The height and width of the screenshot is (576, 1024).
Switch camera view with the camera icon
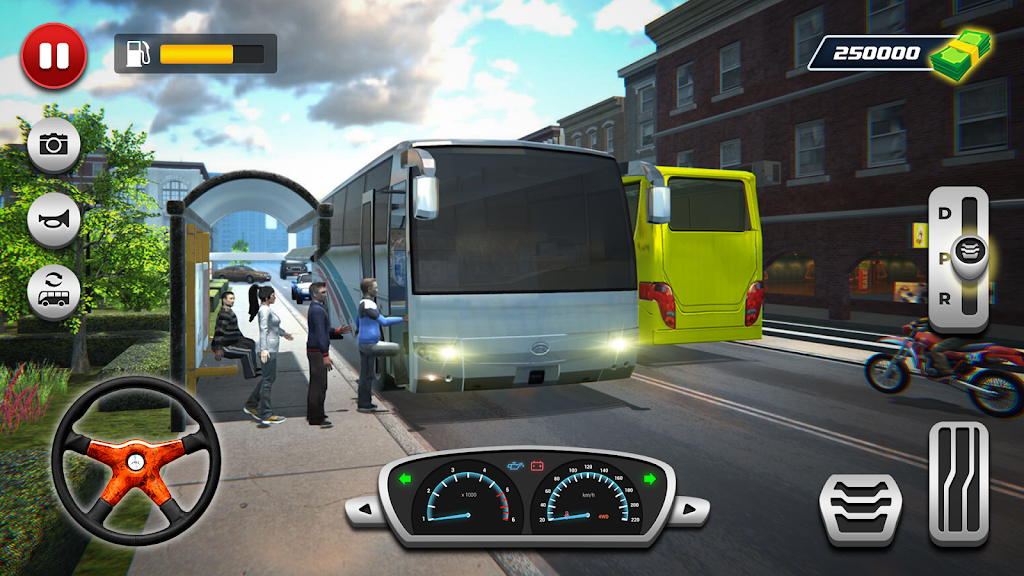coord(54,144)
